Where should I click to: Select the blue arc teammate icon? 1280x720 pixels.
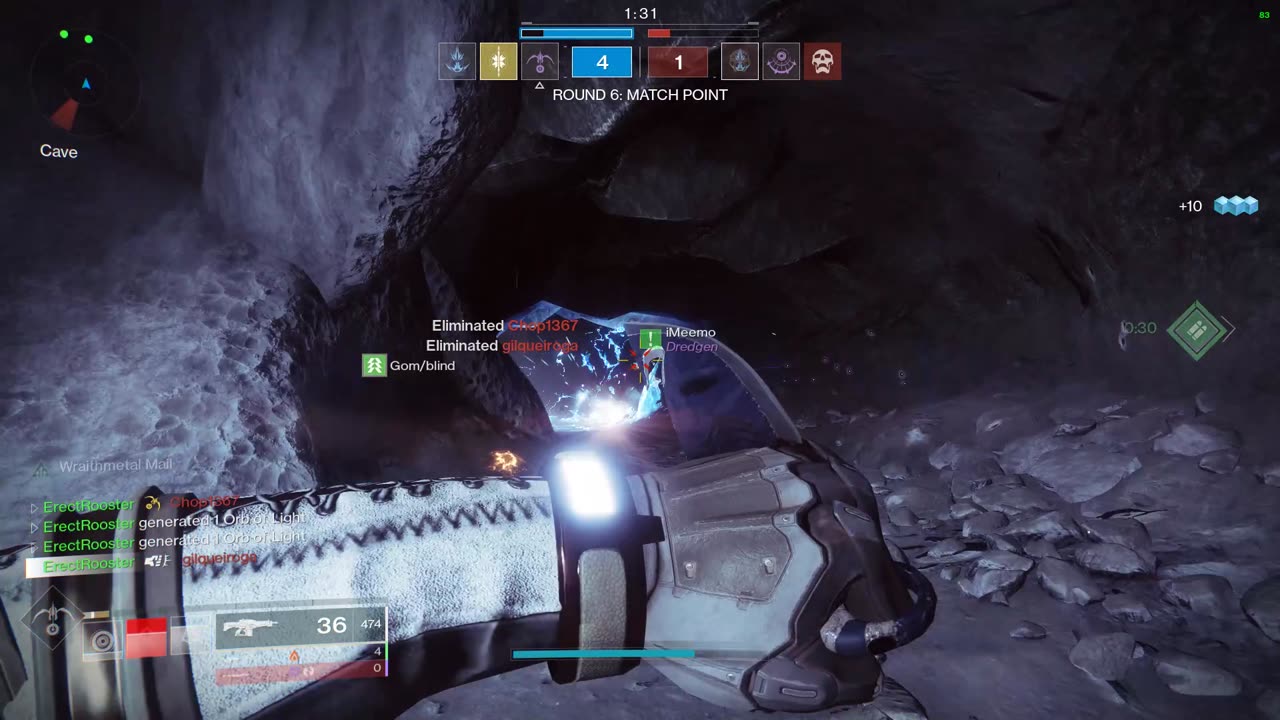coord(457,62)
